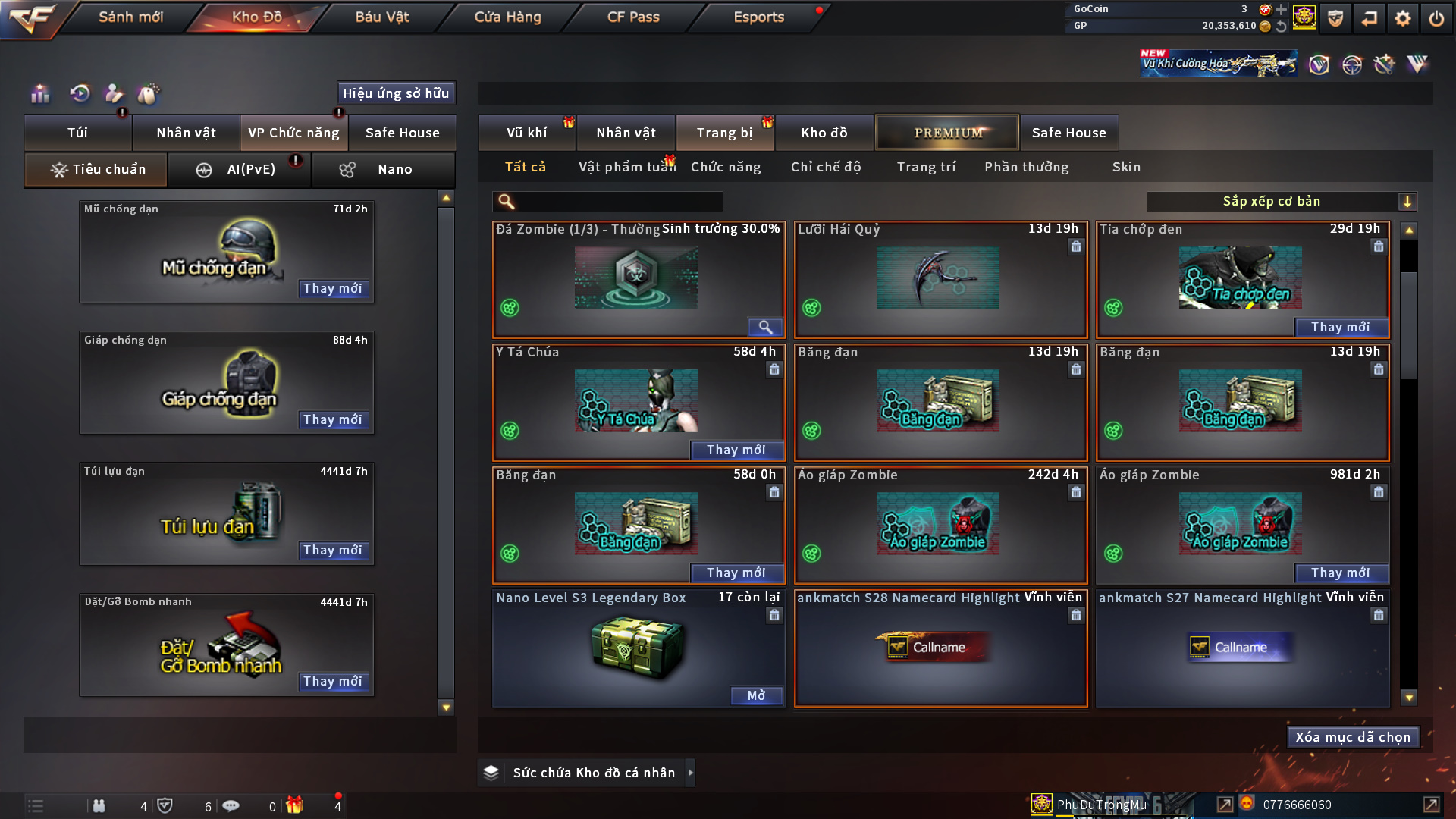Image resolution: width=1456 pixels, height=819 pixels.
Task: Open the CF Pass menu
Action: coord(633,17)
